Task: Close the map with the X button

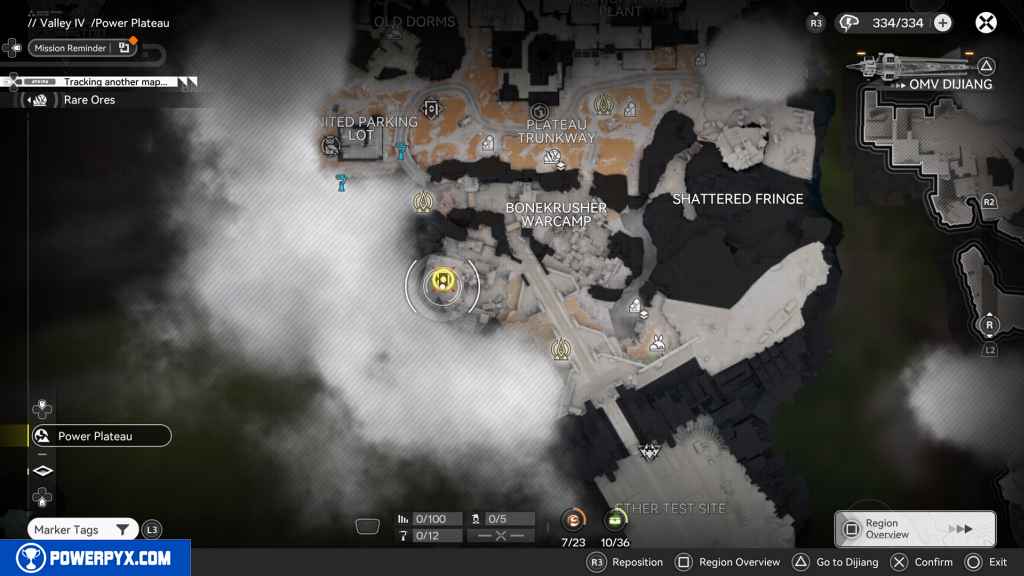Action: pos(986,23)
